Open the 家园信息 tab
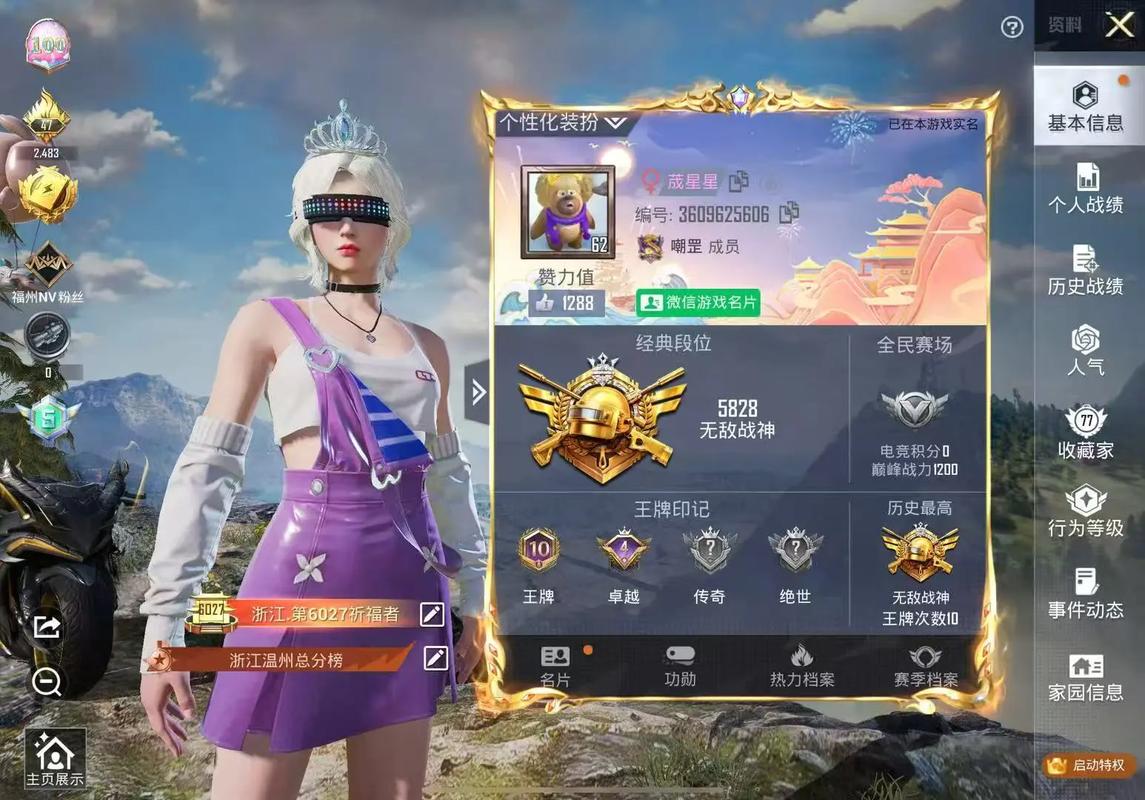Viewport: 1145px width, 800px height. [1085, 677]
